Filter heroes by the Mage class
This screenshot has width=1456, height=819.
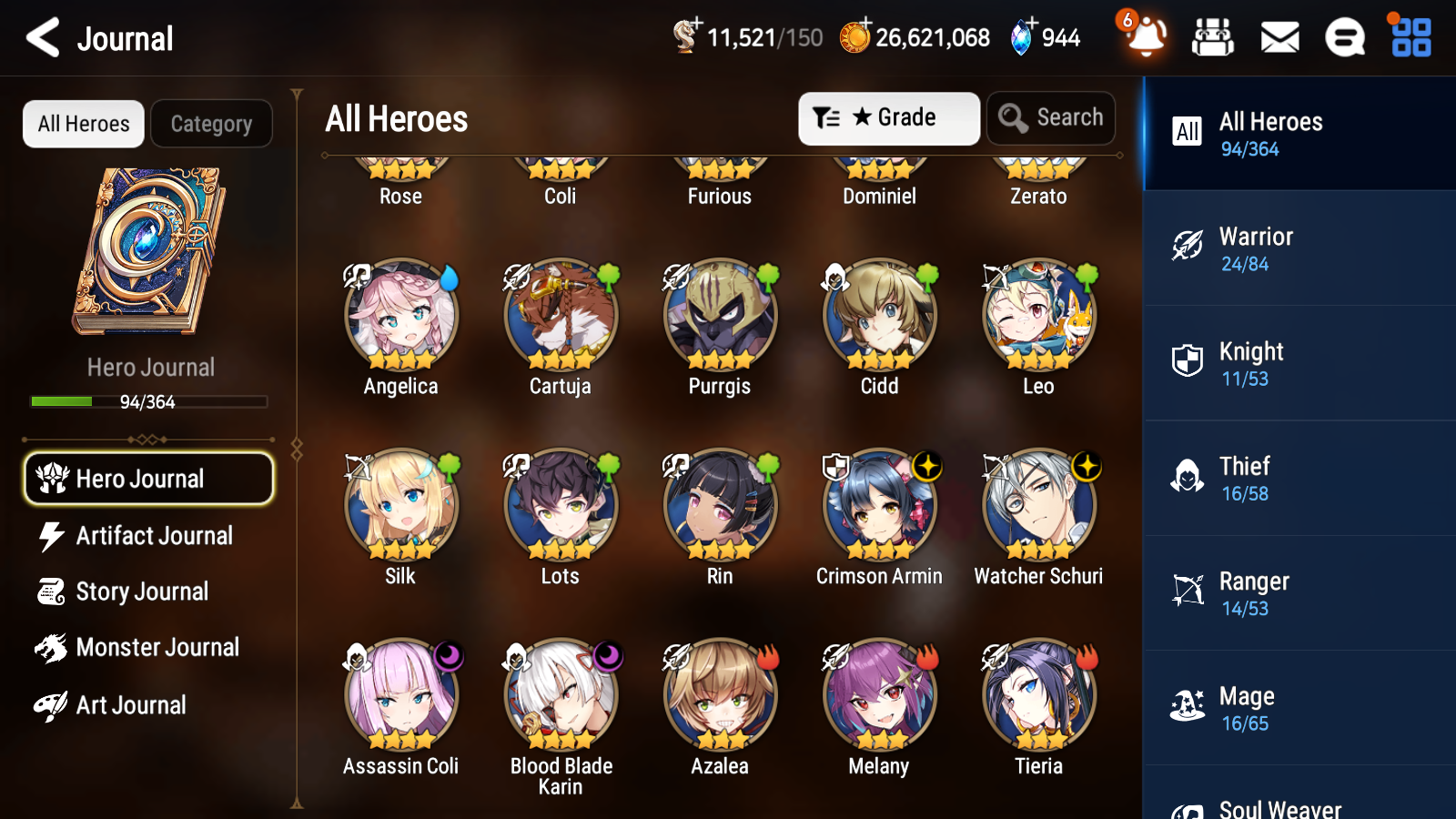[x=1299, y=708]
